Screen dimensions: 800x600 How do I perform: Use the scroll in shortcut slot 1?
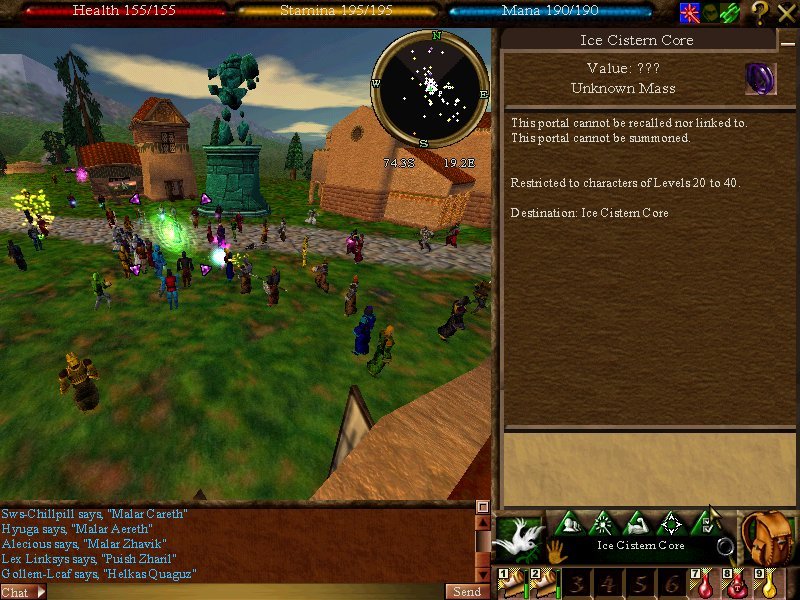click(512, 584)
